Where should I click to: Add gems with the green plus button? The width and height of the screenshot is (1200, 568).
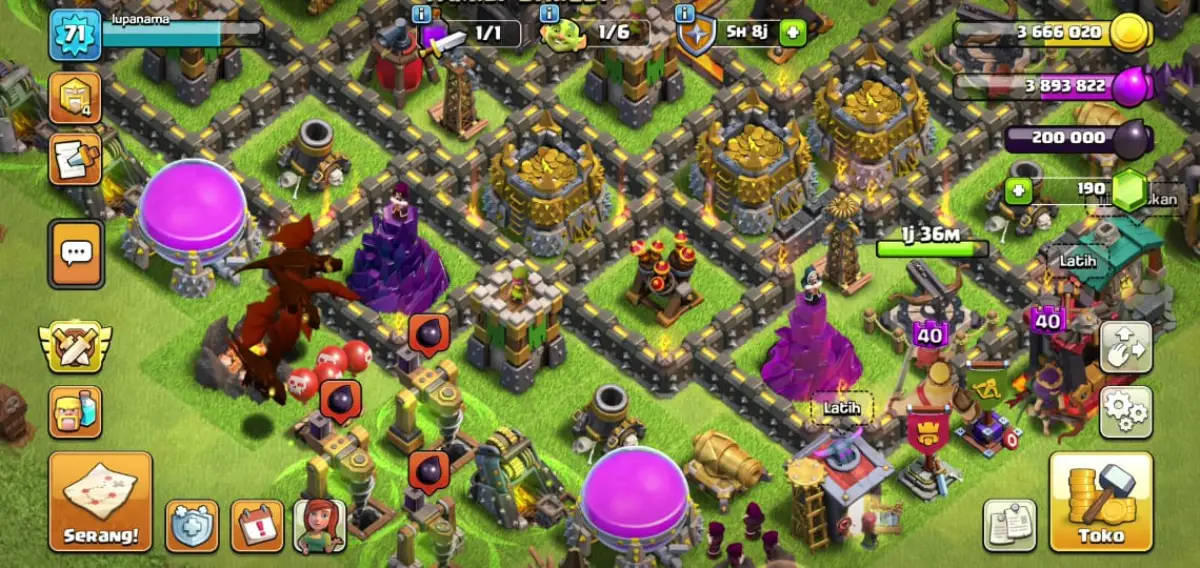click(1017, 190)
